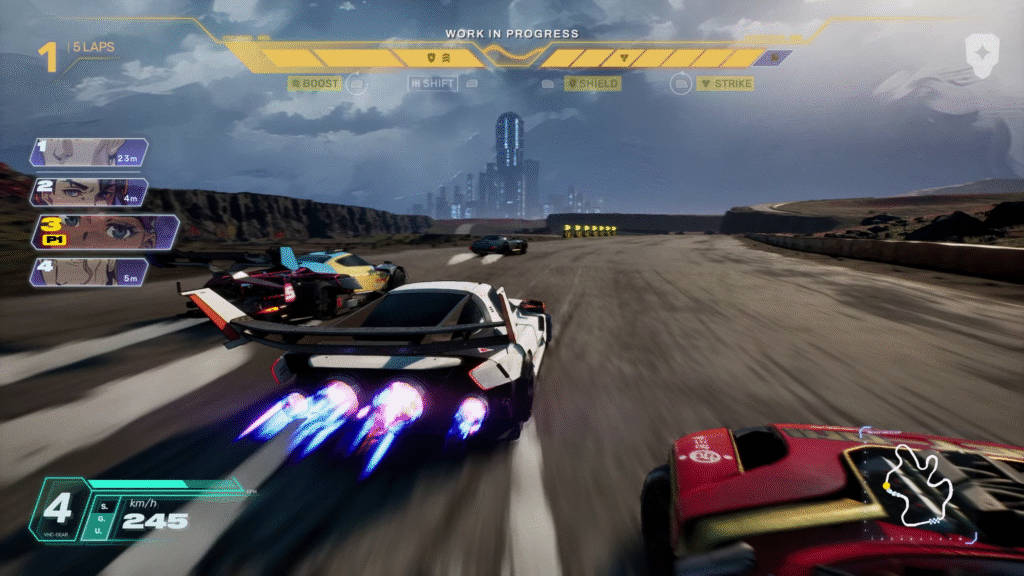Image resolution: width=1024 pixels, height=576 pixels.
Task: Select the first-place racer portrait
Action: point(90,152)
